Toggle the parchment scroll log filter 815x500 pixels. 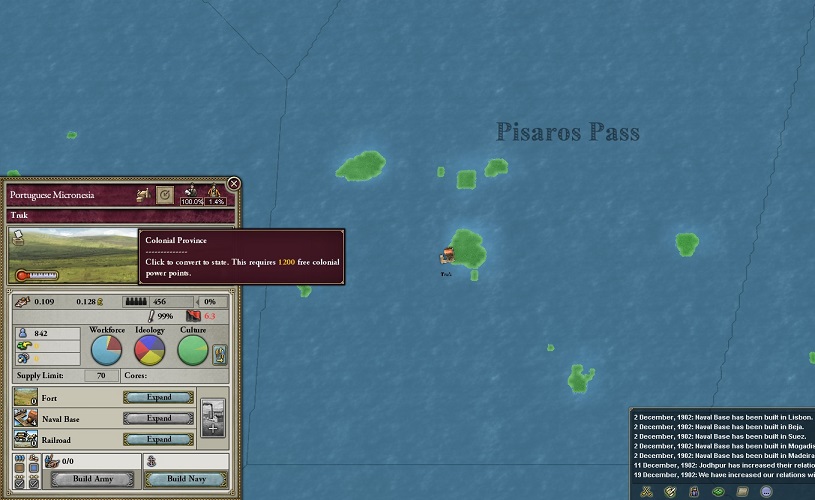742,491
